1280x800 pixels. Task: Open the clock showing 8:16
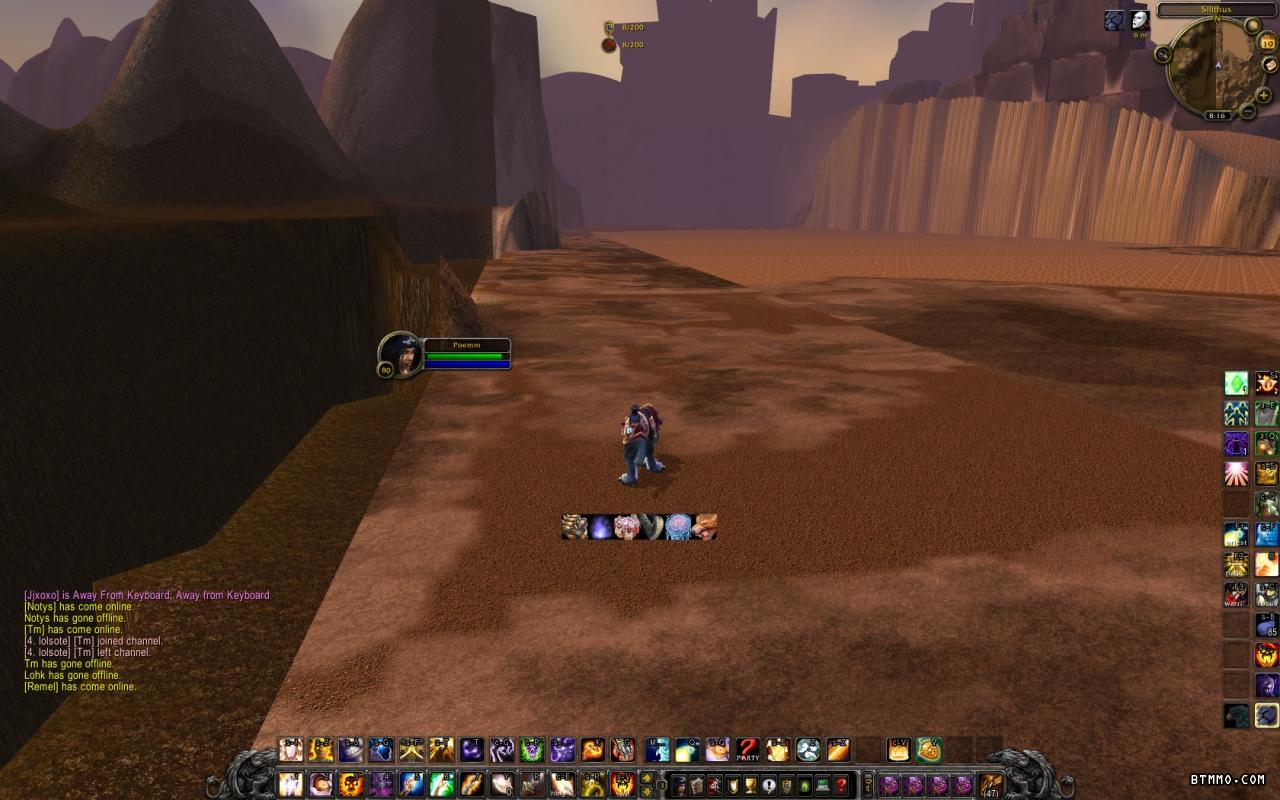pyautogui.click(x=1217, y=115)
